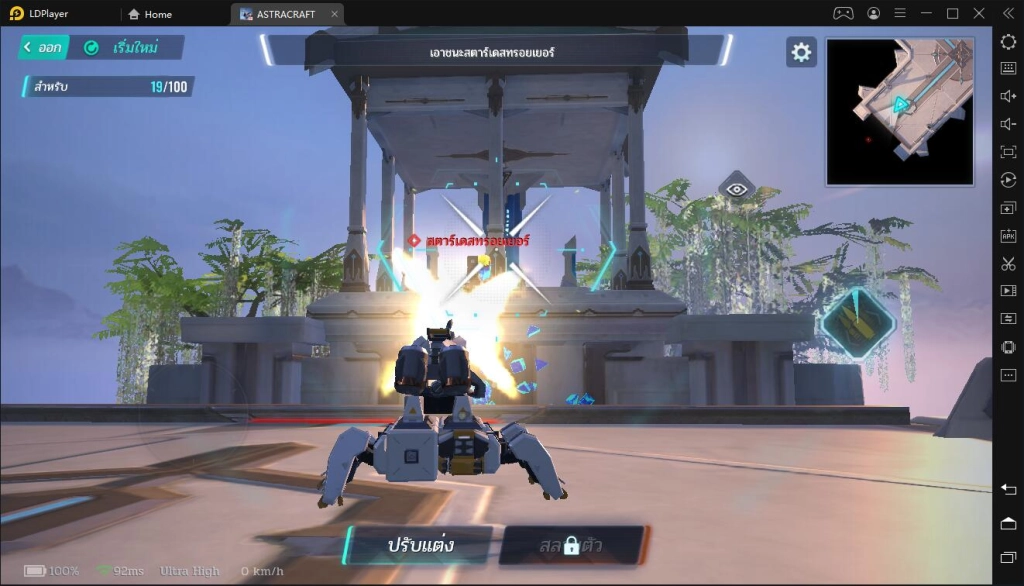The width and height of the screenshot is (1024, 586).
Task: Open the minimap
Action: [899, 112]
